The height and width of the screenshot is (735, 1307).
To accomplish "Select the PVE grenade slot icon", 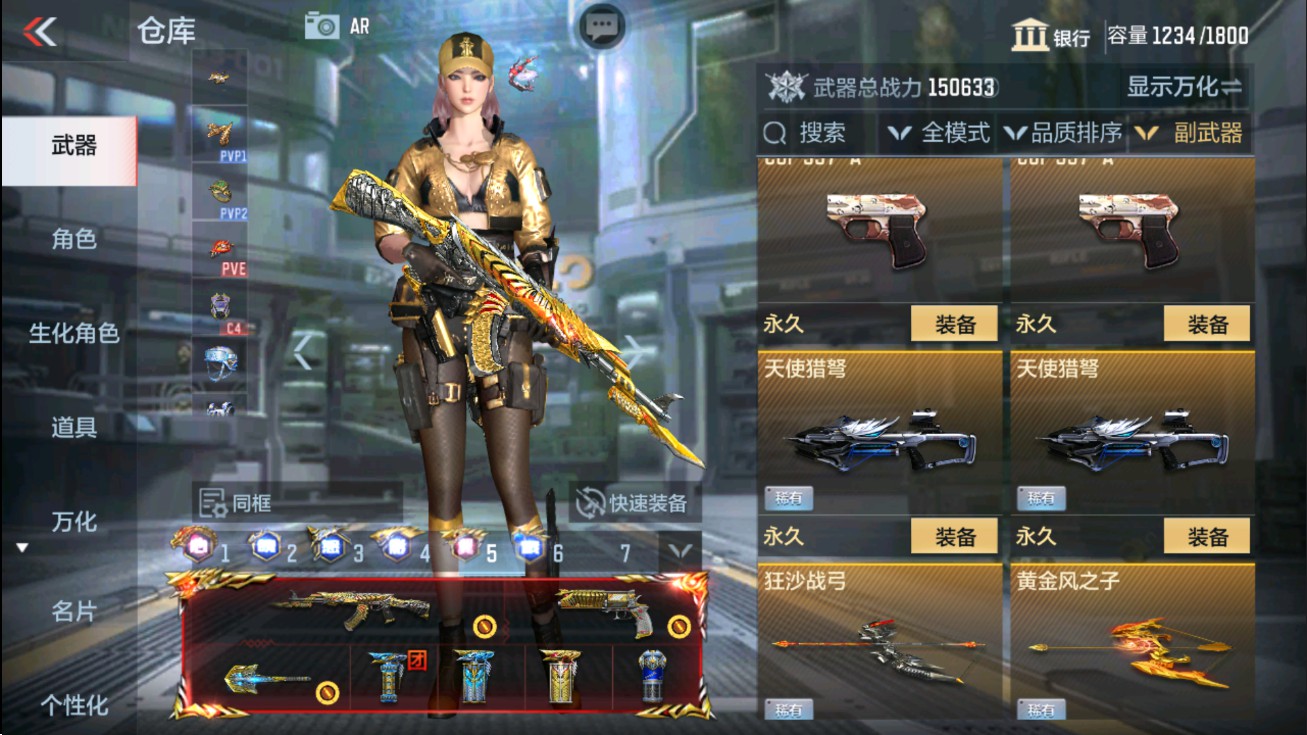I will (x=222, y=246).
